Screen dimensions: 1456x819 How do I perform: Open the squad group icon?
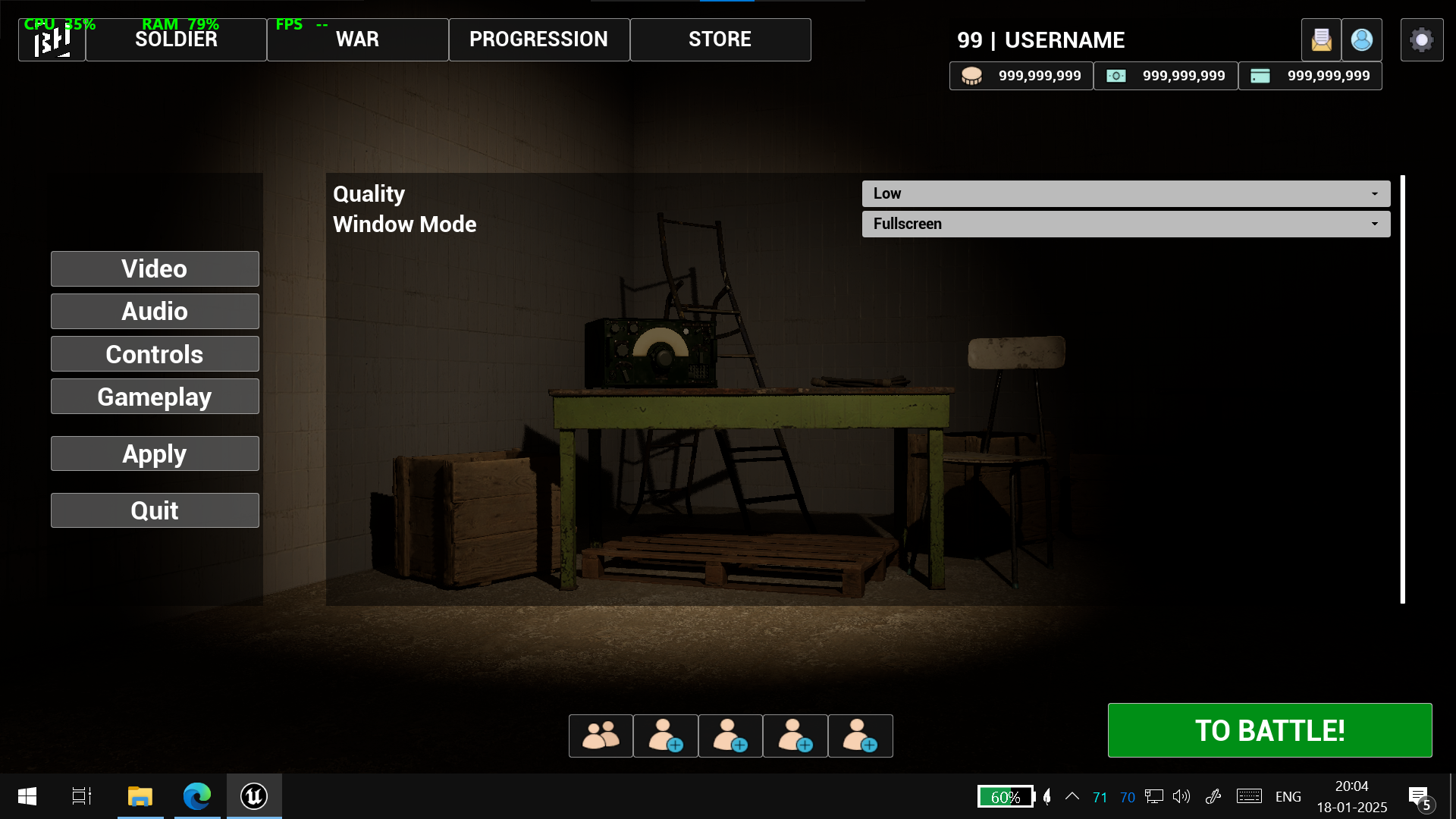[x=601, y=736]
